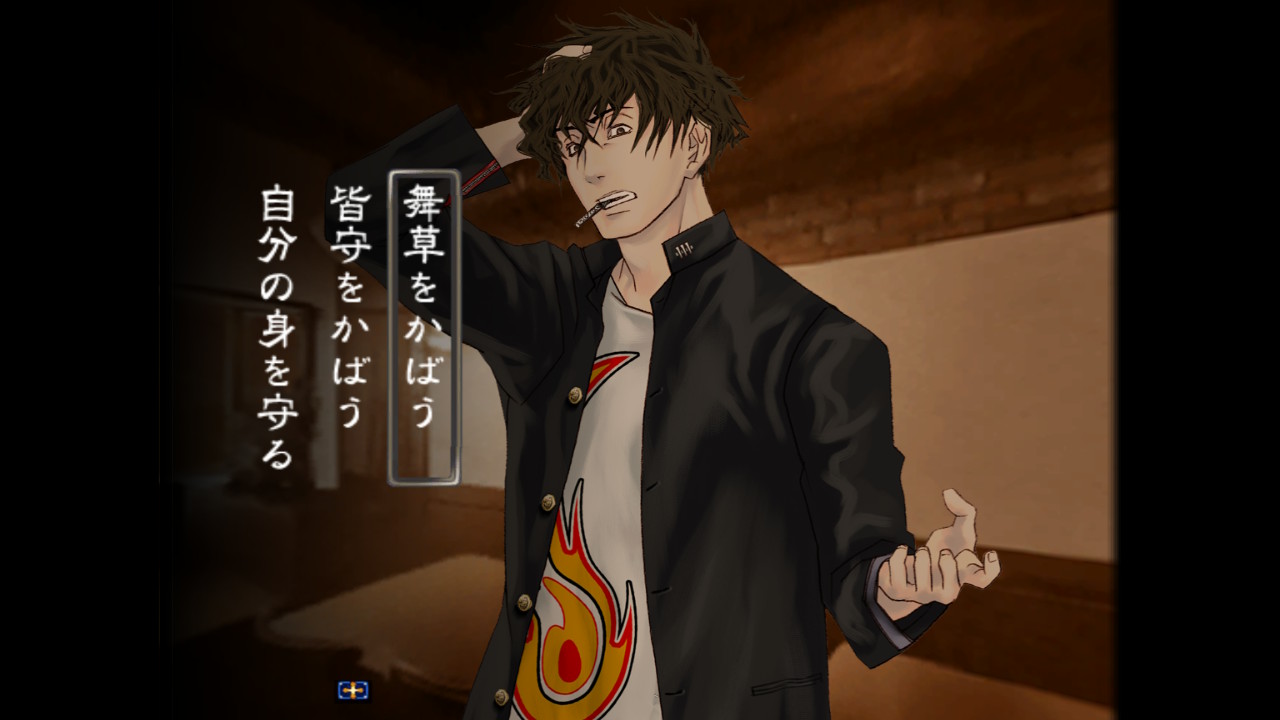
Task: Click the right arrow on the control hint icon
Action: pyautogui.click(x=361, y=690)
